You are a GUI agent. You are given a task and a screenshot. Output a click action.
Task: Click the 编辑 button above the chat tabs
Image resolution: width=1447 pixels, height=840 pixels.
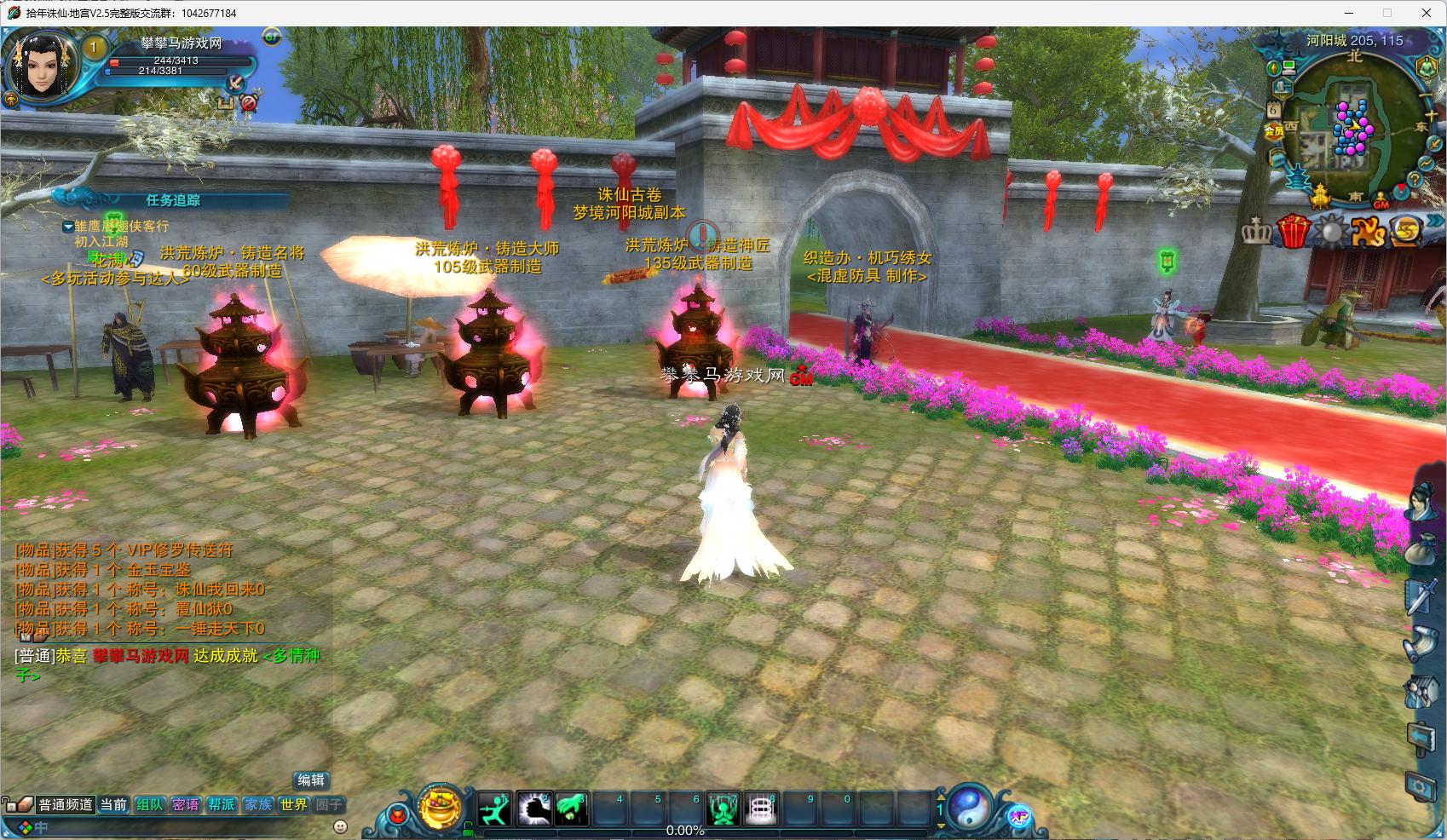tap(311, 780)
